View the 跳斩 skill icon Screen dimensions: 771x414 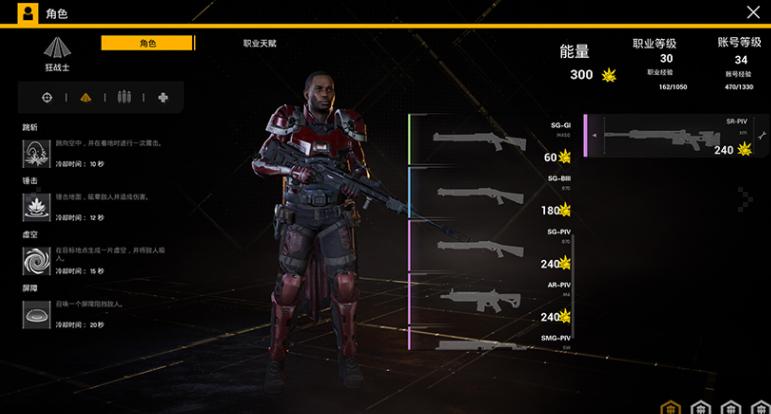(37, 153)
